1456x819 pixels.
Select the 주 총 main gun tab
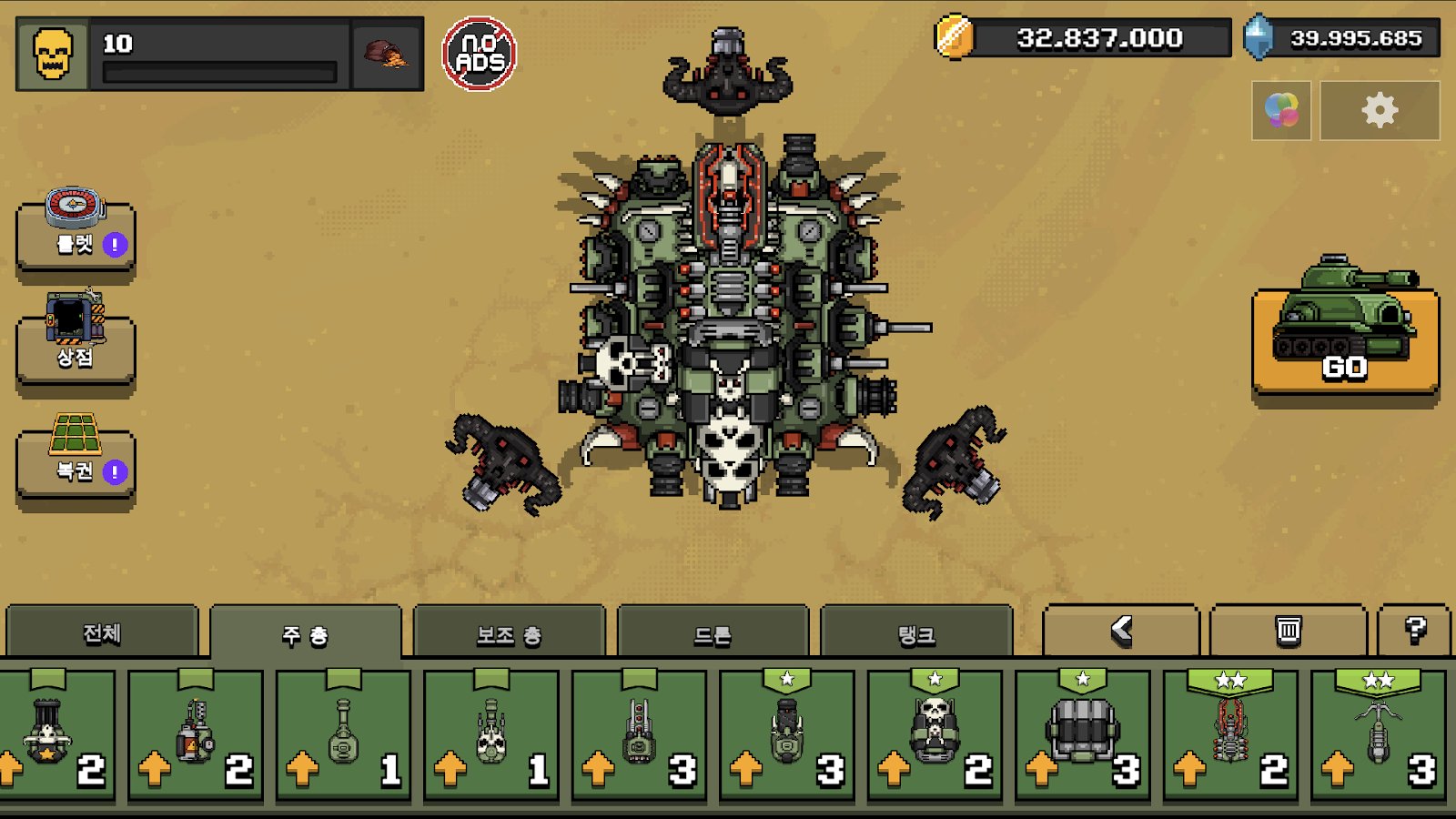pyautogui.click(x=305, y=634)
